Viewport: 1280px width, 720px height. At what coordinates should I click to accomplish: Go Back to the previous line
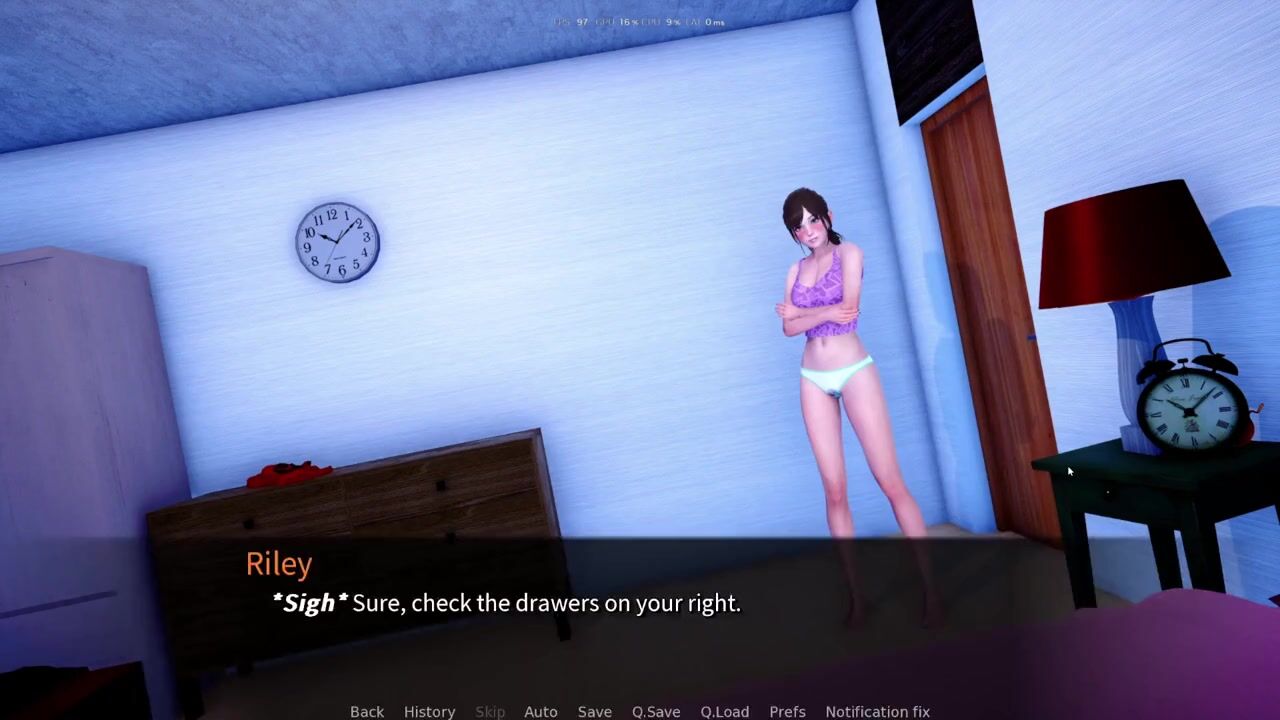point(367,711)
